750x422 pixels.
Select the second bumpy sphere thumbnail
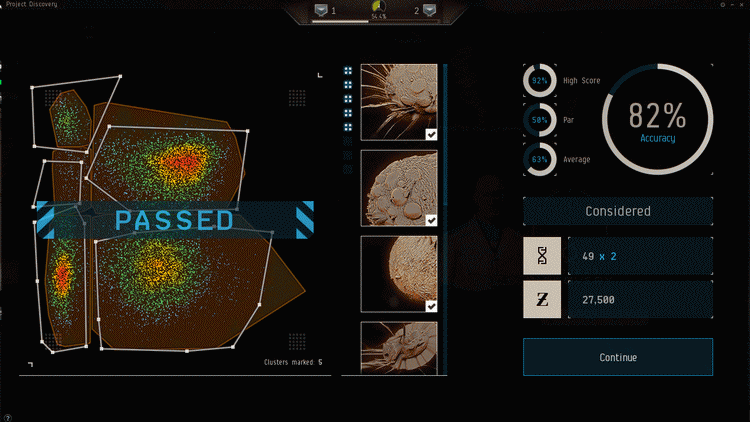(398, 188)
